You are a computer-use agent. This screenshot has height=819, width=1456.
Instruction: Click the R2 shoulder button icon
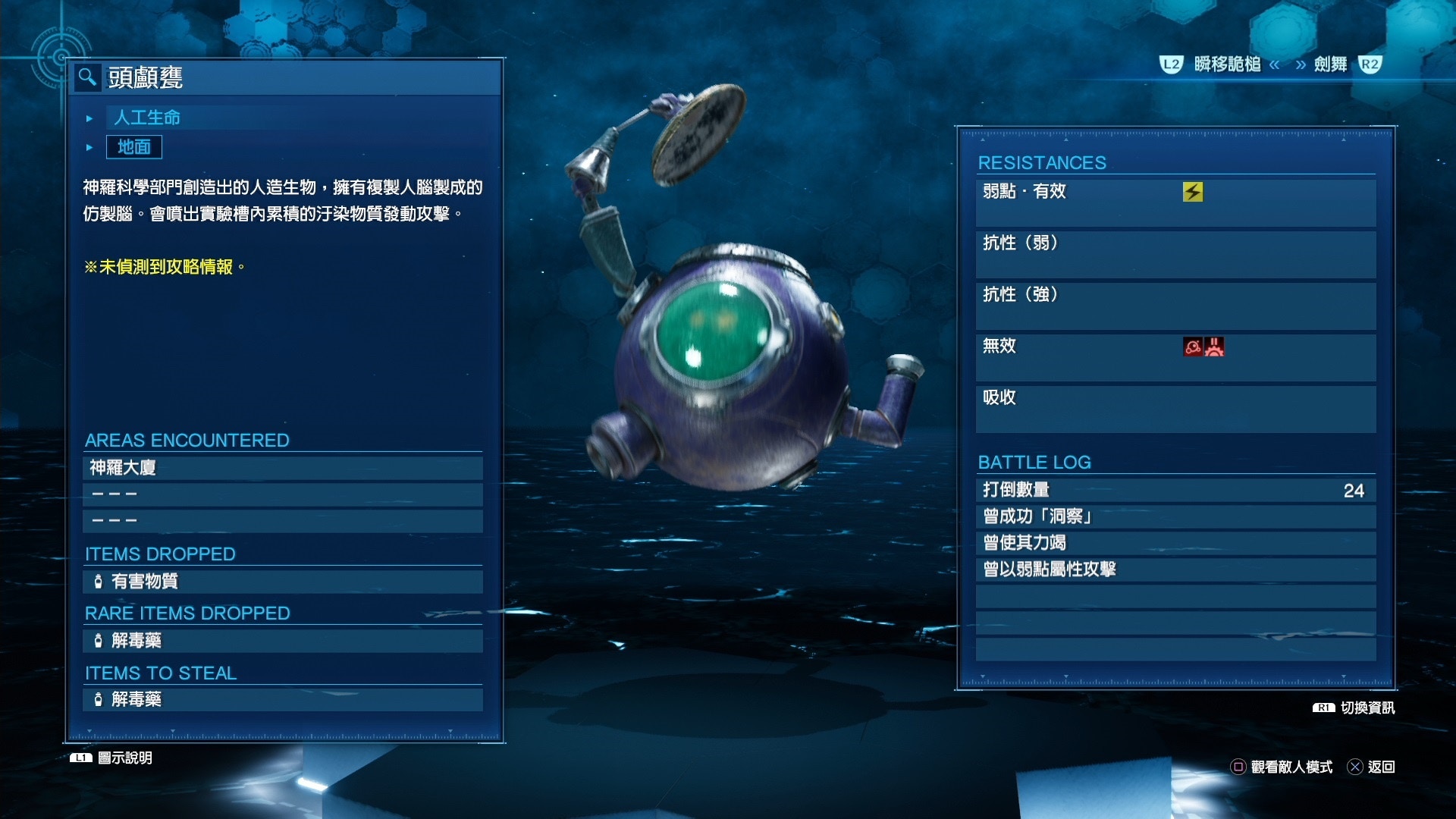coord(1370,65)
